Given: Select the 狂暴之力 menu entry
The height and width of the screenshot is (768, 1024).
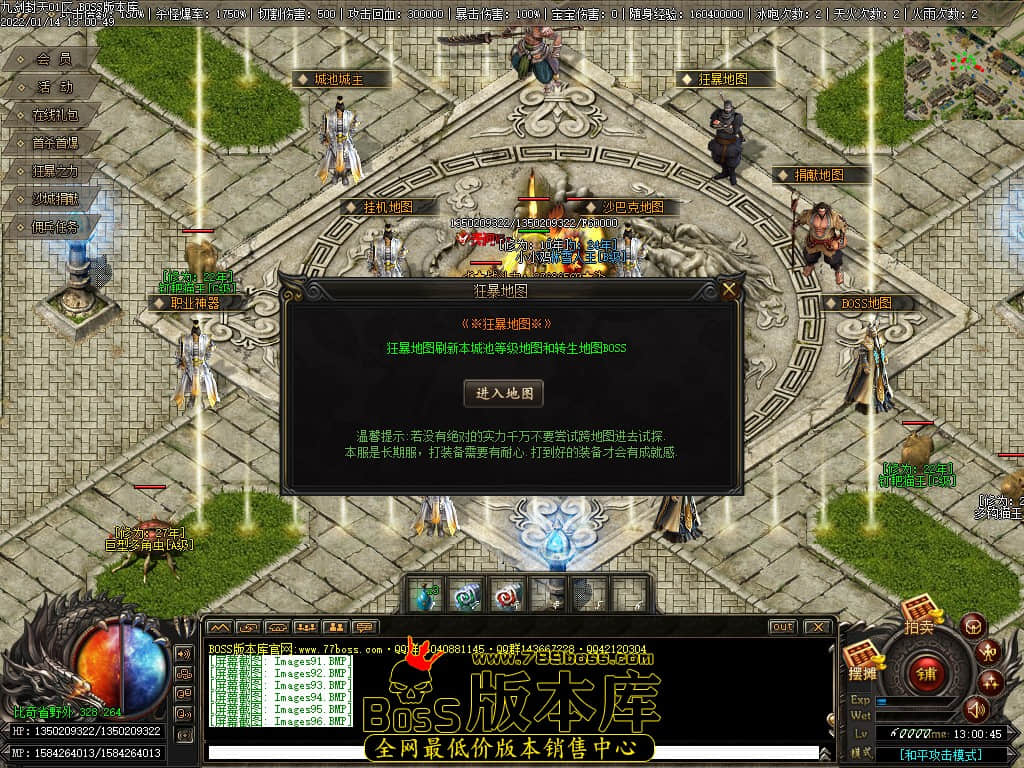Looking at the screenshot, I should pyautogui.click(x=54, y=171).
